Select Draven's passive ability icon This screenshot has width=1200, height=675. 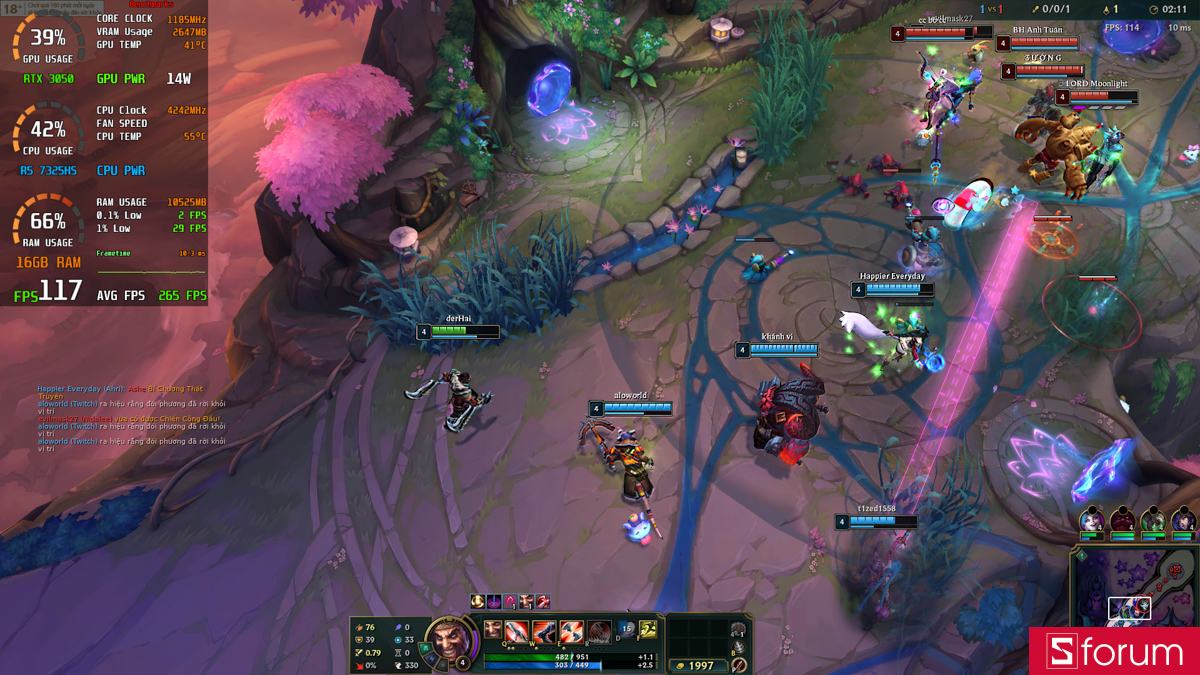click(493, 629)
